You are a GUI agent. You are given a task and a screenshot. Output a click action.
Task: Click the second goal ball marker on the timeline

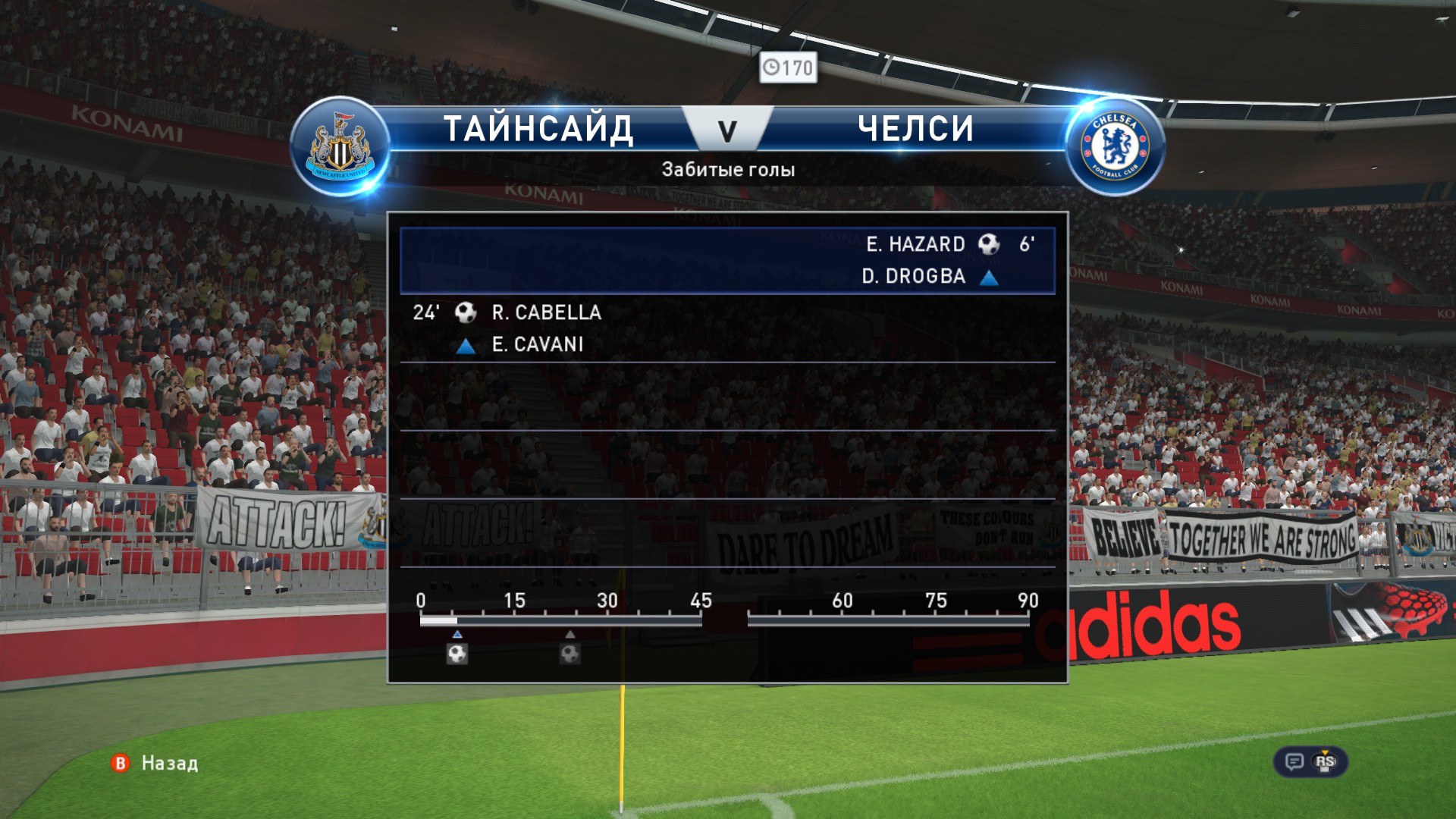point(570,653)
